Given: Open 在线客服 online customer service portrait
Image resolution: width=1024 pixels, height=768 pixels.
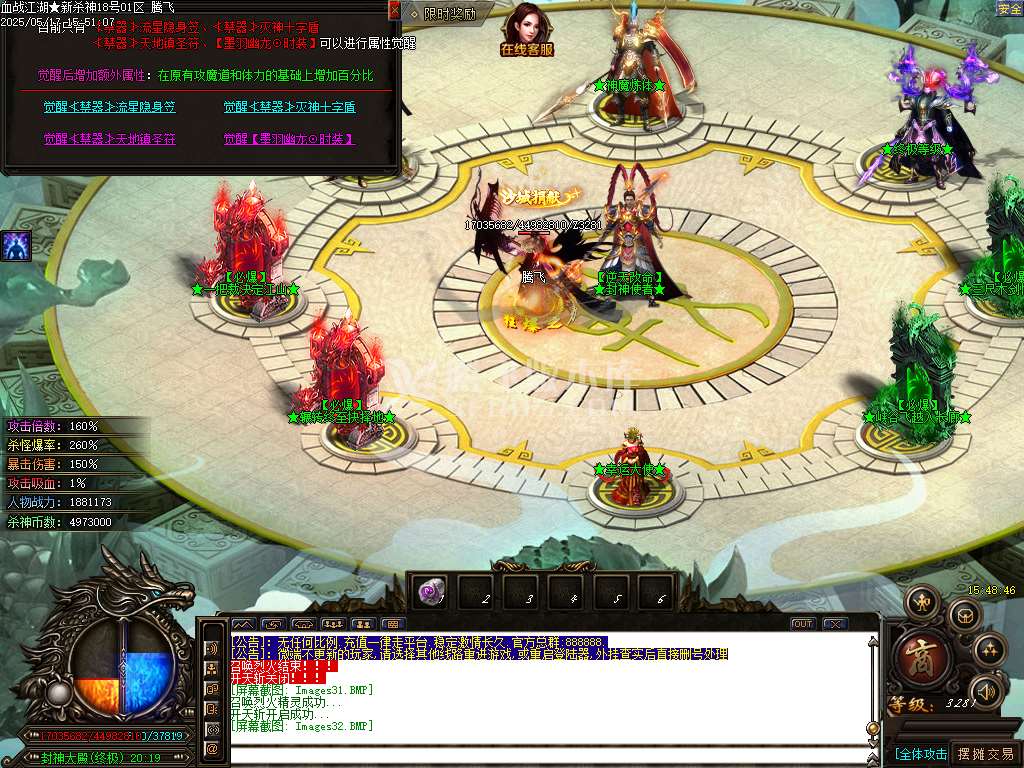Looking at the screenshot, I should coord(527,29).
